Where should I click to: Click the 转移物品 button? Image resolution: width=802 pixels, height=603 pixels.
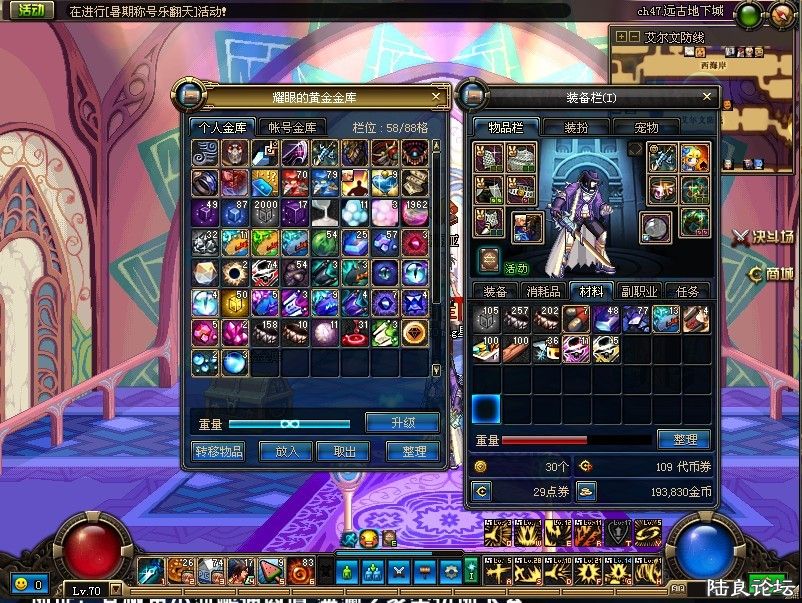217,451
